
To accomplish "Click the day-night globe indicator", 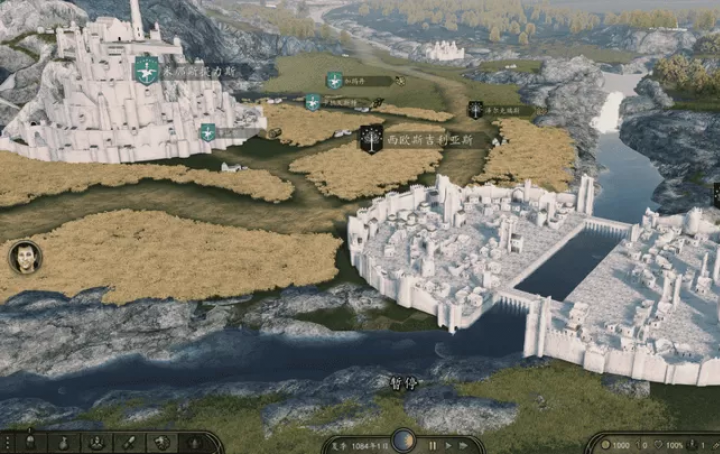I will pos(403,441).
